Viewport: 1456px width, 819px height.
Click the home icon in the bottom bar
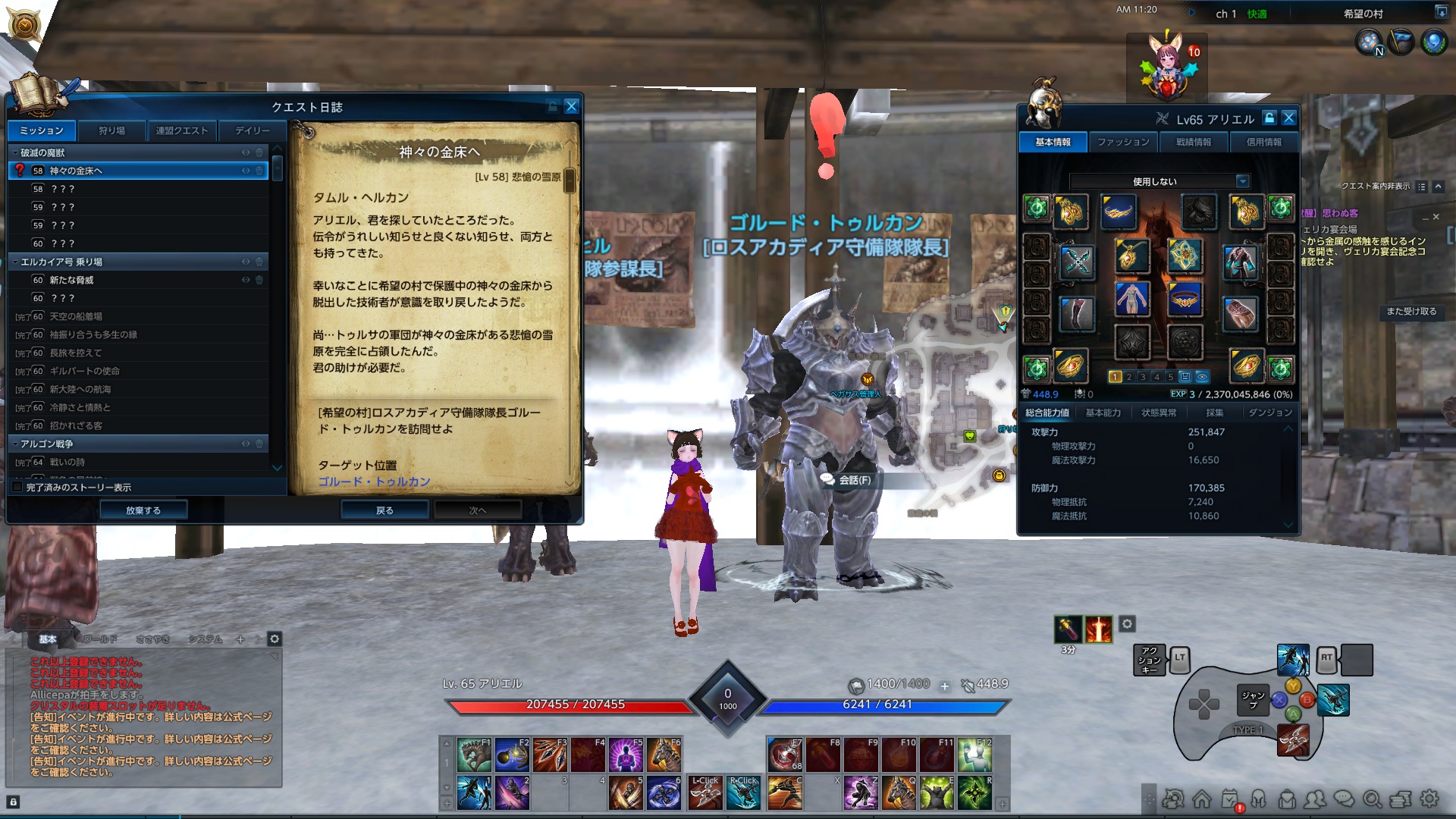(x=1201, y=799)
